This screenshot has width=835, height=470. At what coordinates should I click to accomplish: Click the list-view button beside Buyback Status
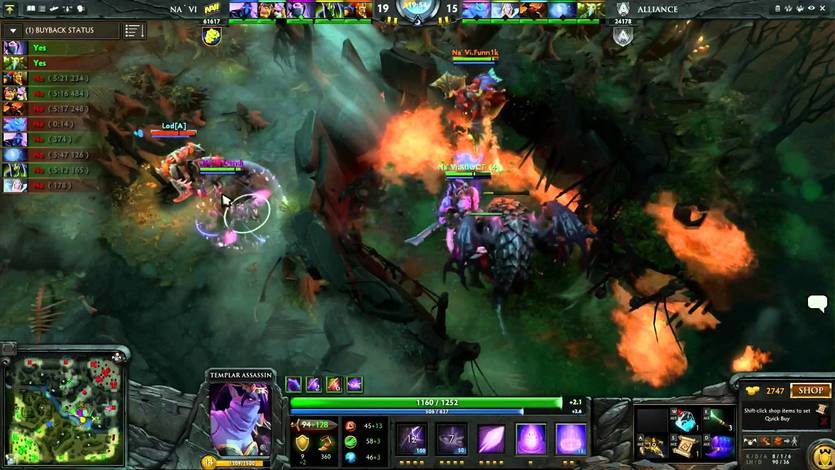pyautogui.click(x=134, y=31)
